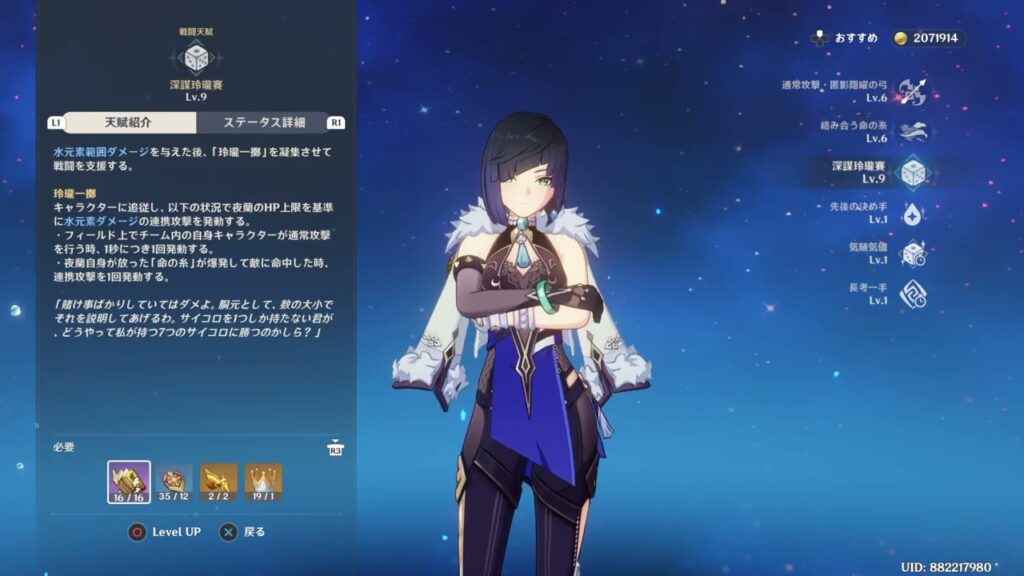Inspect the 35/12 material slot
1024x576 pixels.
coord(174,482)
